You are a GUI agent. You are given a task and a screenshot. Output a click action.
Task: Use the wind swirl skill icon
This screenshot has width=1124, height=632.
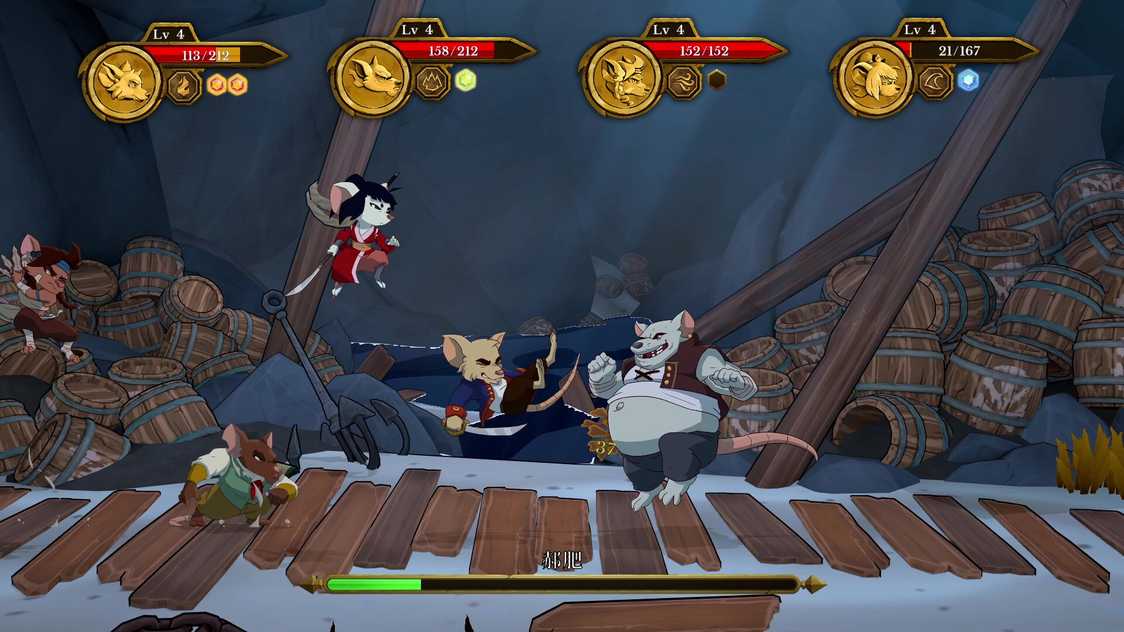tap(684, 82)
